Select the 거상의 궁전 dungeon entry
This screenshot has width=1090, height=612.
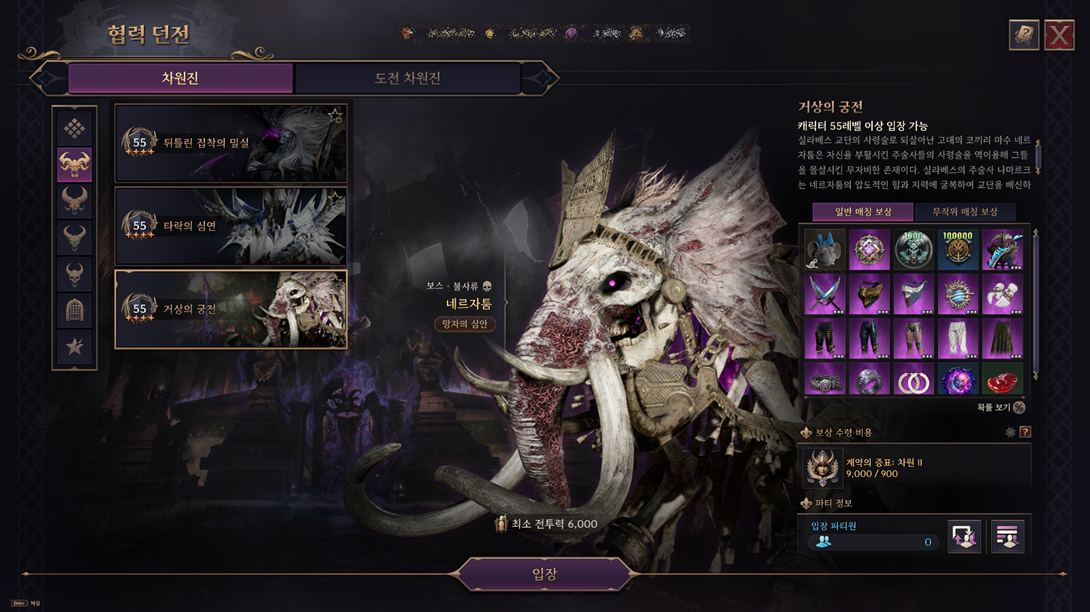pyautogui.click(x=231, y=309)
